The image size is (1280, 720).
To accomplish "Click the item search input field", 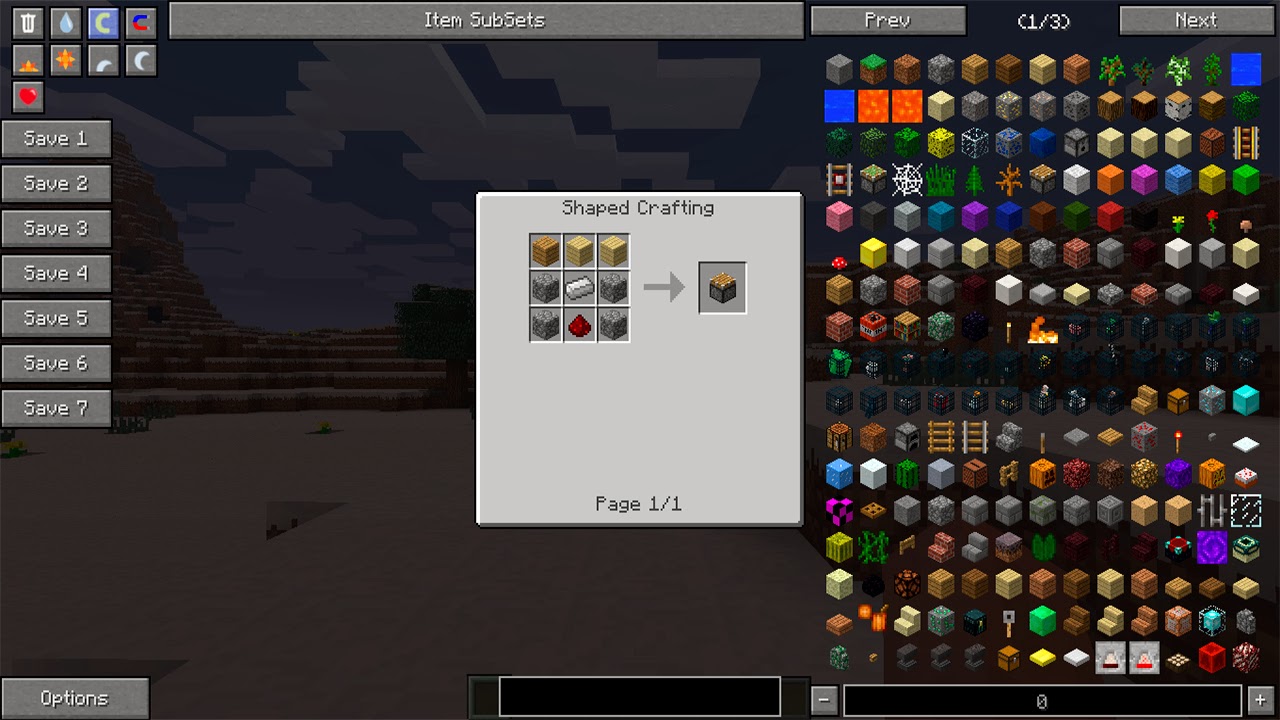I will [x=637, y=697].
